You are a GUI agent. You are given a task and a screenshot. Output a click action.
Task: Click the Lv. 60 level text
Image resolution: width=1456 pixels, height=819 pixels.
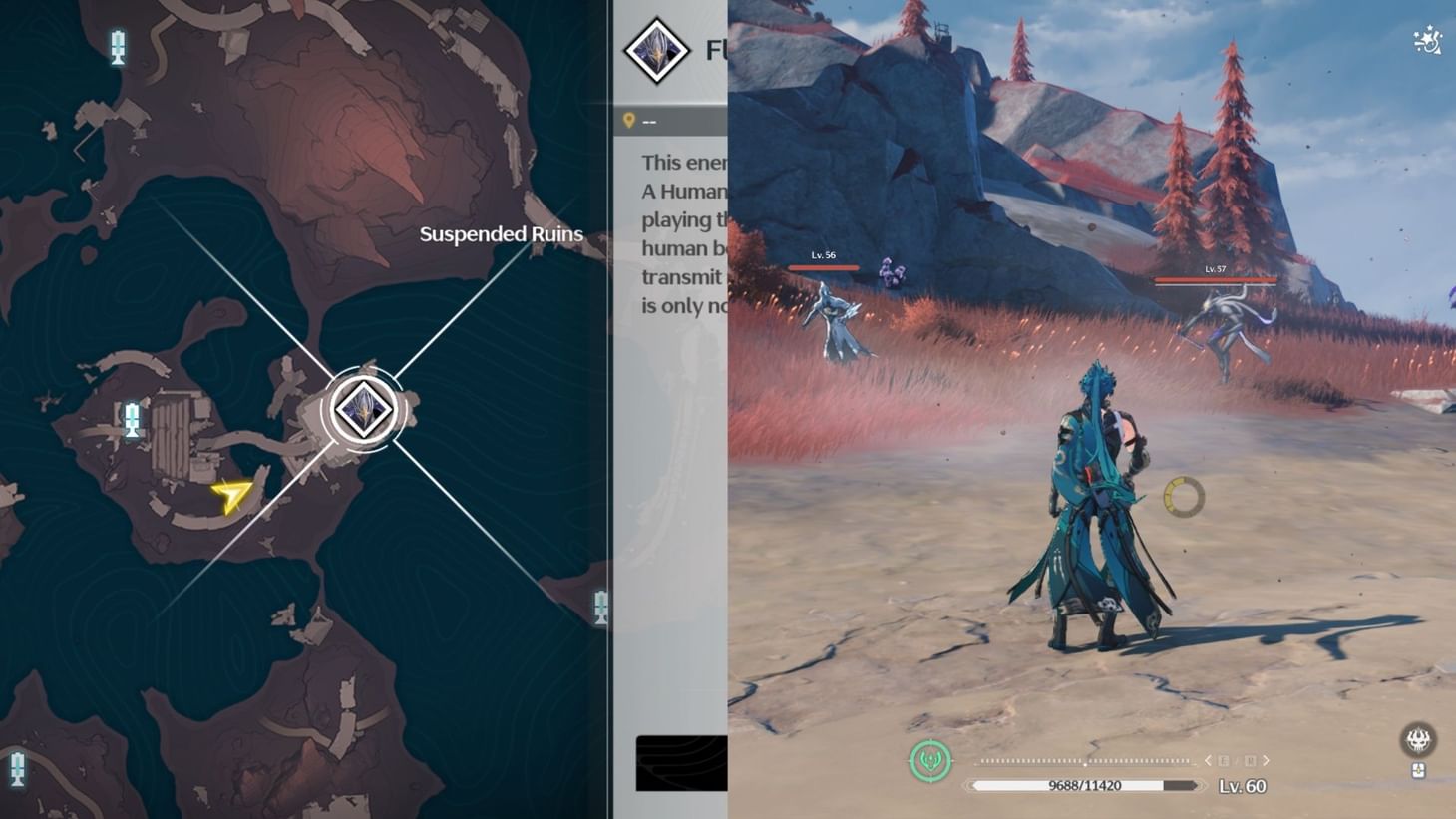[x=1243, y=786]
